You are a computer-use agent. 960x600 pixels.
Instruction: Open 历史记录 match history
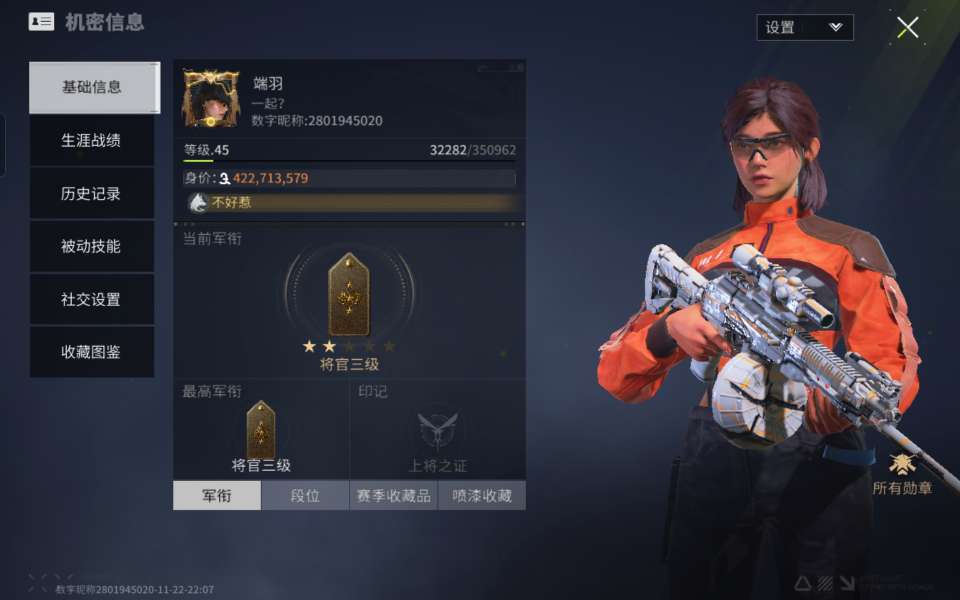coord(92,194)
